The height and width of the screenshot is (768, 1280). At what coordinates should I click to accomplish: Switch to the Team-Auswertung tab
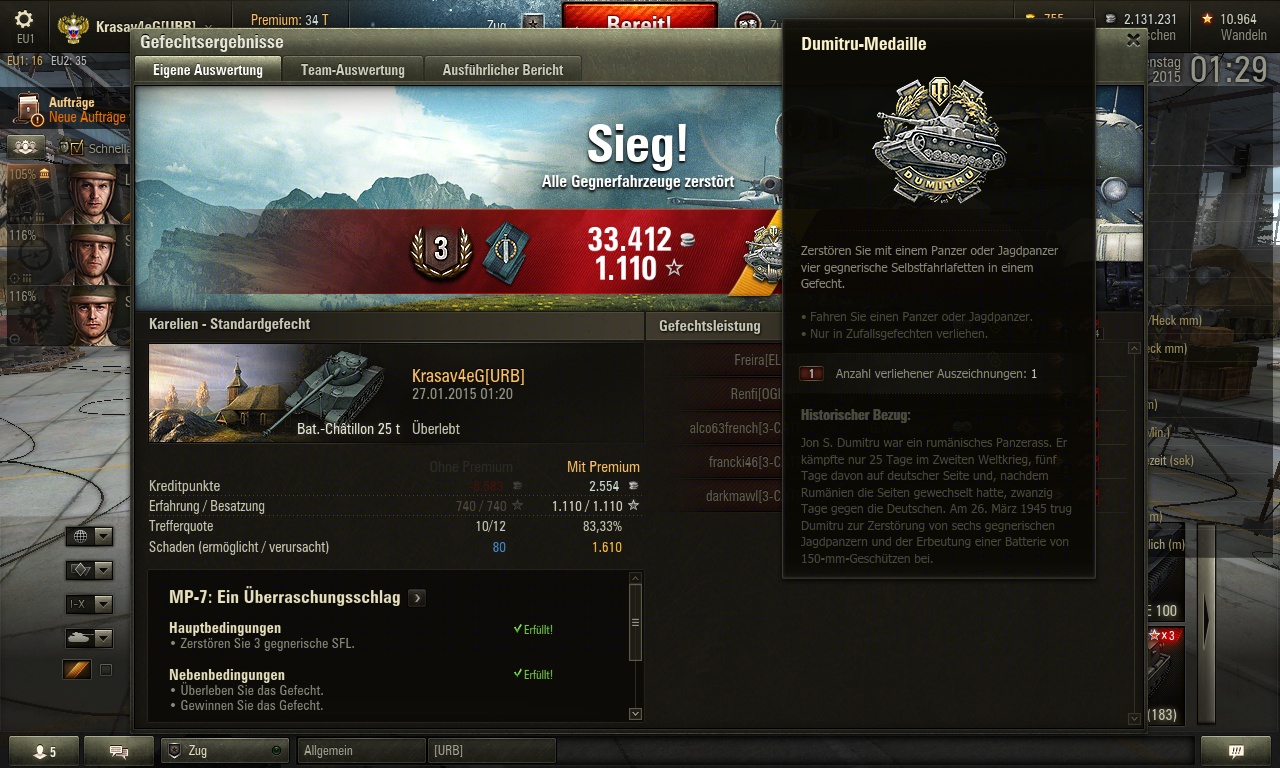click(353, 70)
